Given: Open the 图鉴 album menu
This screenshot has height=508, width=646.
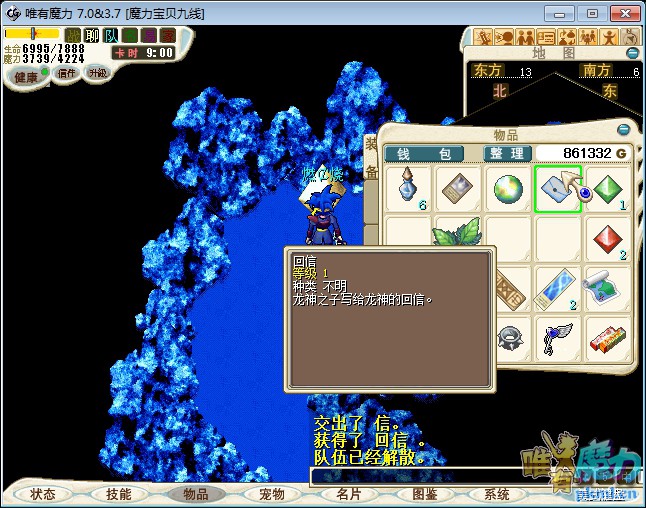Looking at the screenshot, I should tap(424, 494).
